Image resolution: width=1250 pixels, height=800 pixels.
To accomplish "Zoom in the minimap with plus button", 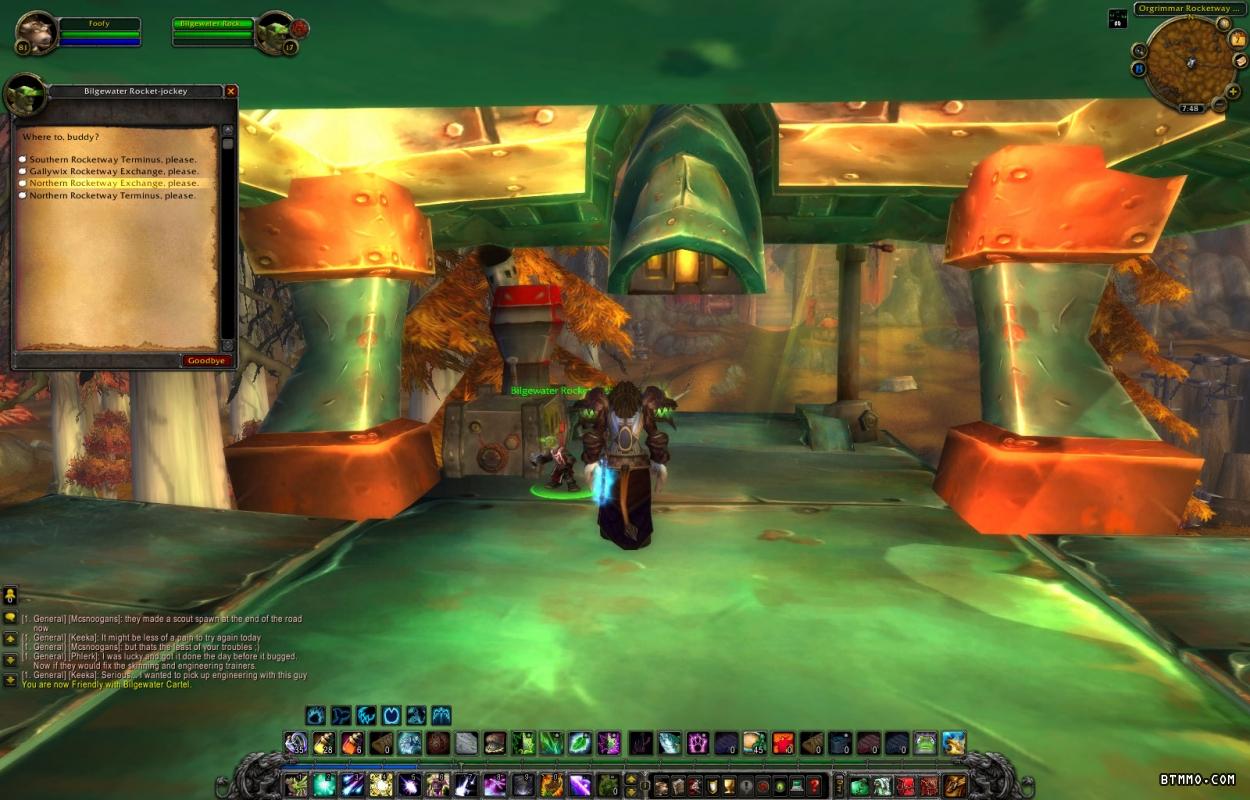I will coord(1233,91).
